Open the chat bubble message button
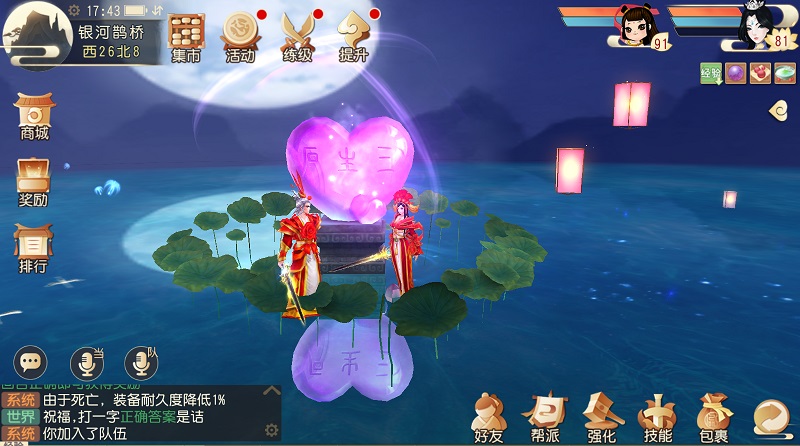This screenshot has height=446, width=800. 31,362
